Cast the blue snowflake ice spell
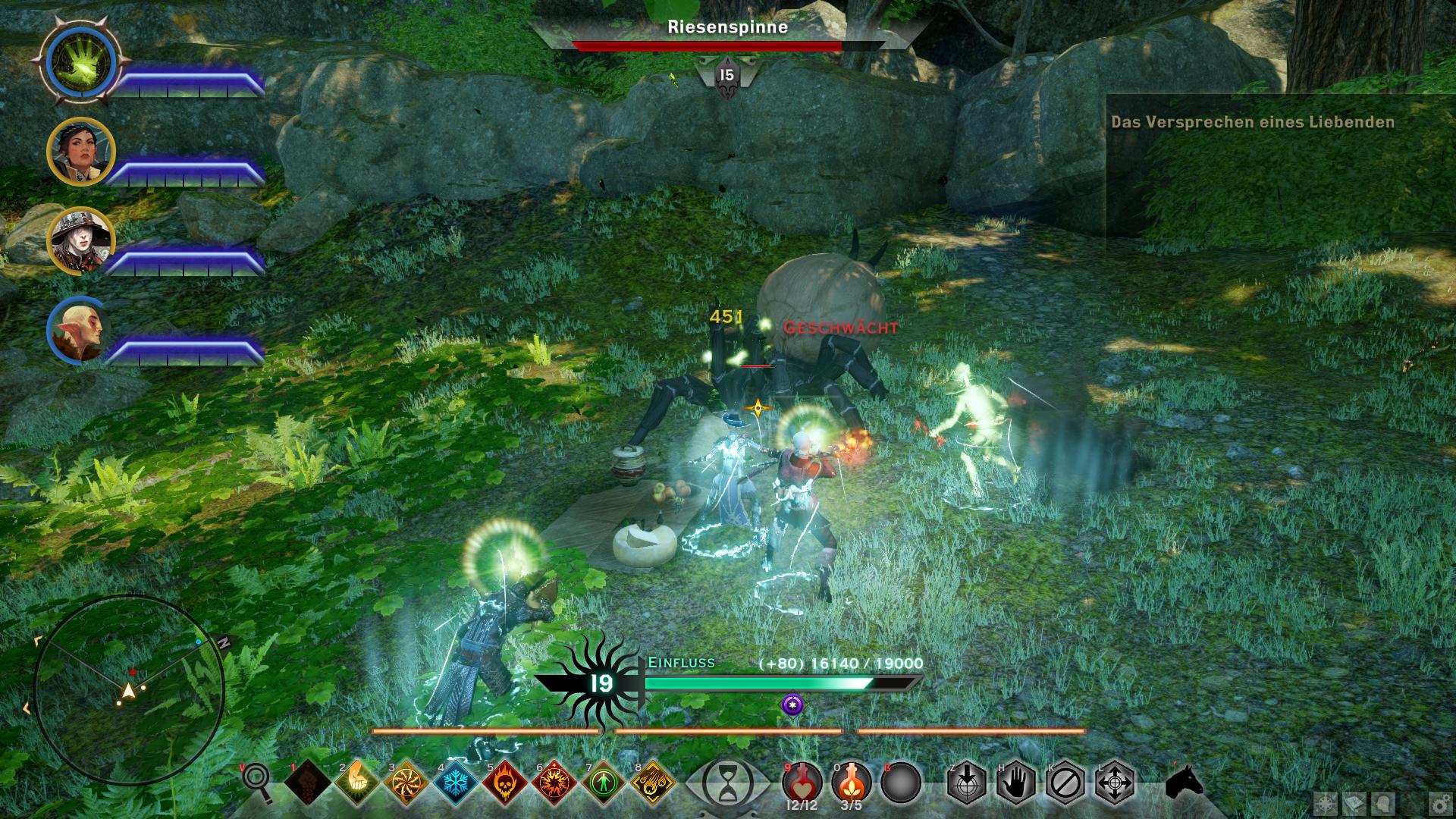This screenshot has height=819, width=1456. coord(456,782)
